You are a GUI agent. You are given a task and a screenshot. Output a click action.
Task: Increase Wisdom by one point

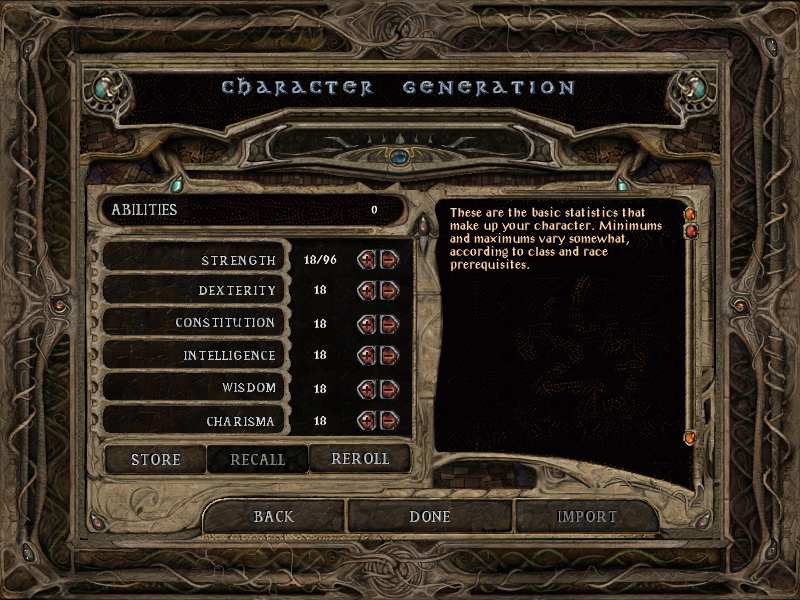(367, 388)
